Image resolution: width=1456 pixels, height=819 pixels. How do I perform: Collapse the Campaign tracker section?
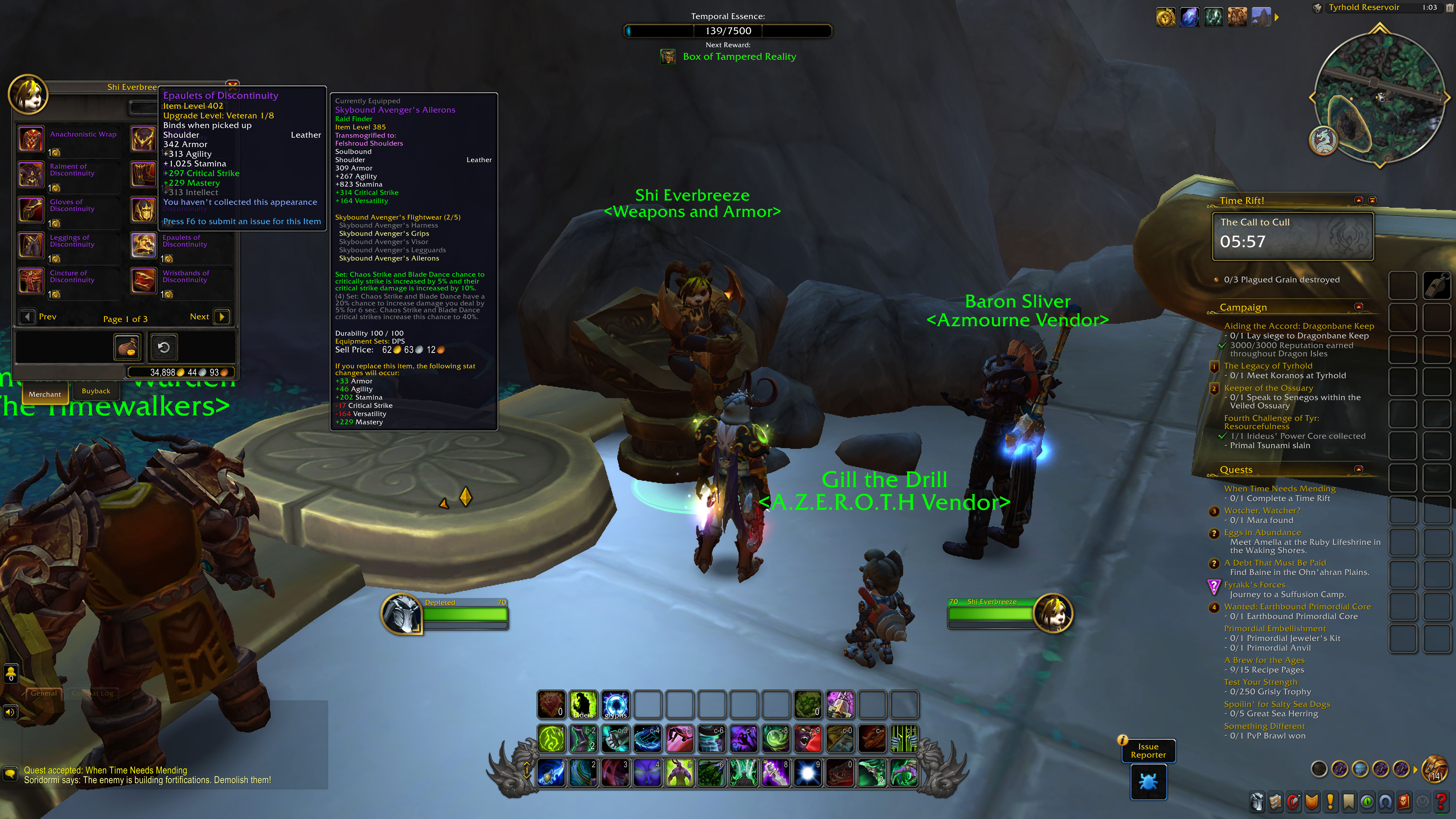[1359, 307]
